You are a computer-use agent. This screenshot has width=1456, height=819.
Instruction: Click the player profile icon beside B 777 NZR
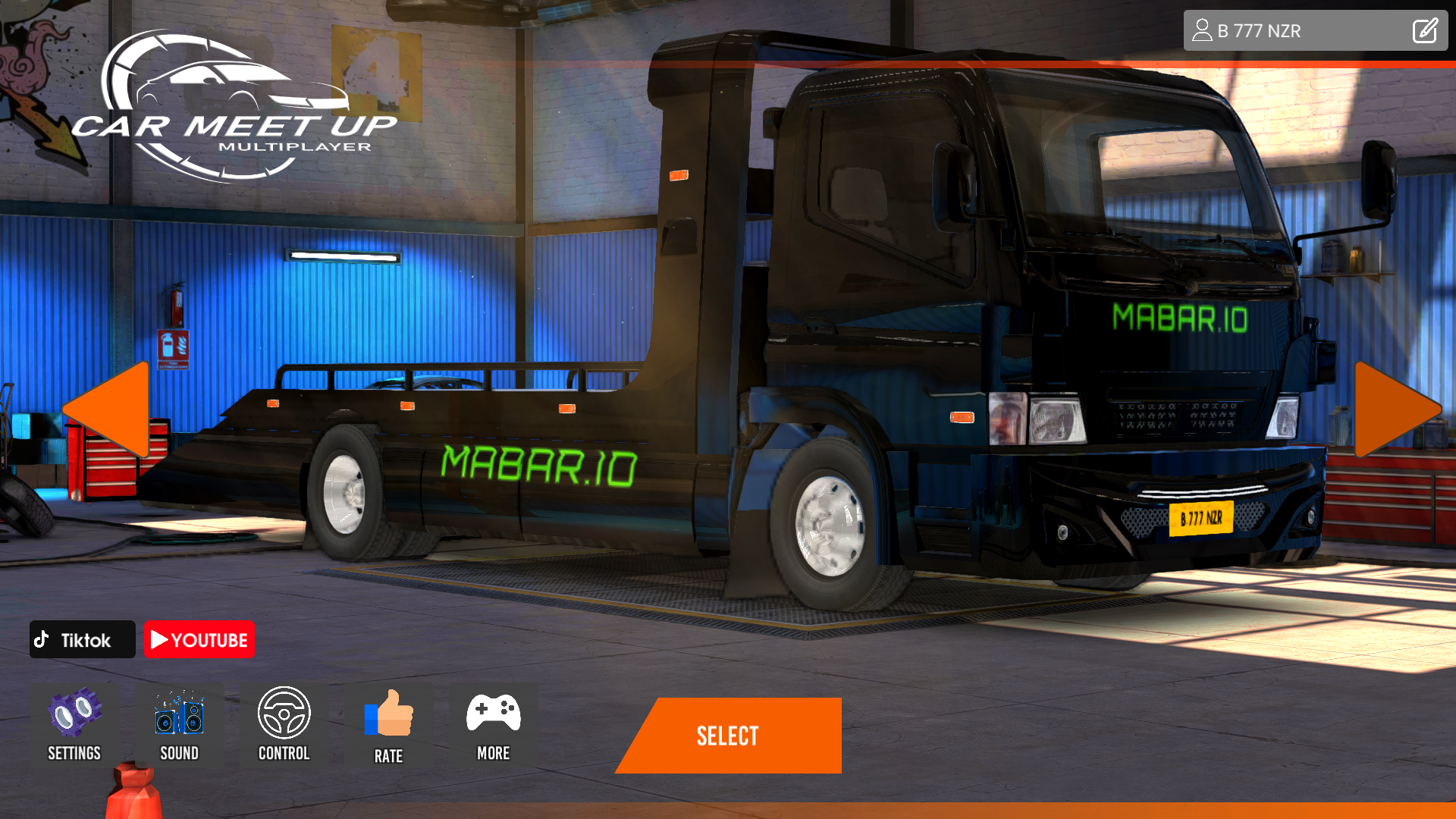tap(1202, 30)
